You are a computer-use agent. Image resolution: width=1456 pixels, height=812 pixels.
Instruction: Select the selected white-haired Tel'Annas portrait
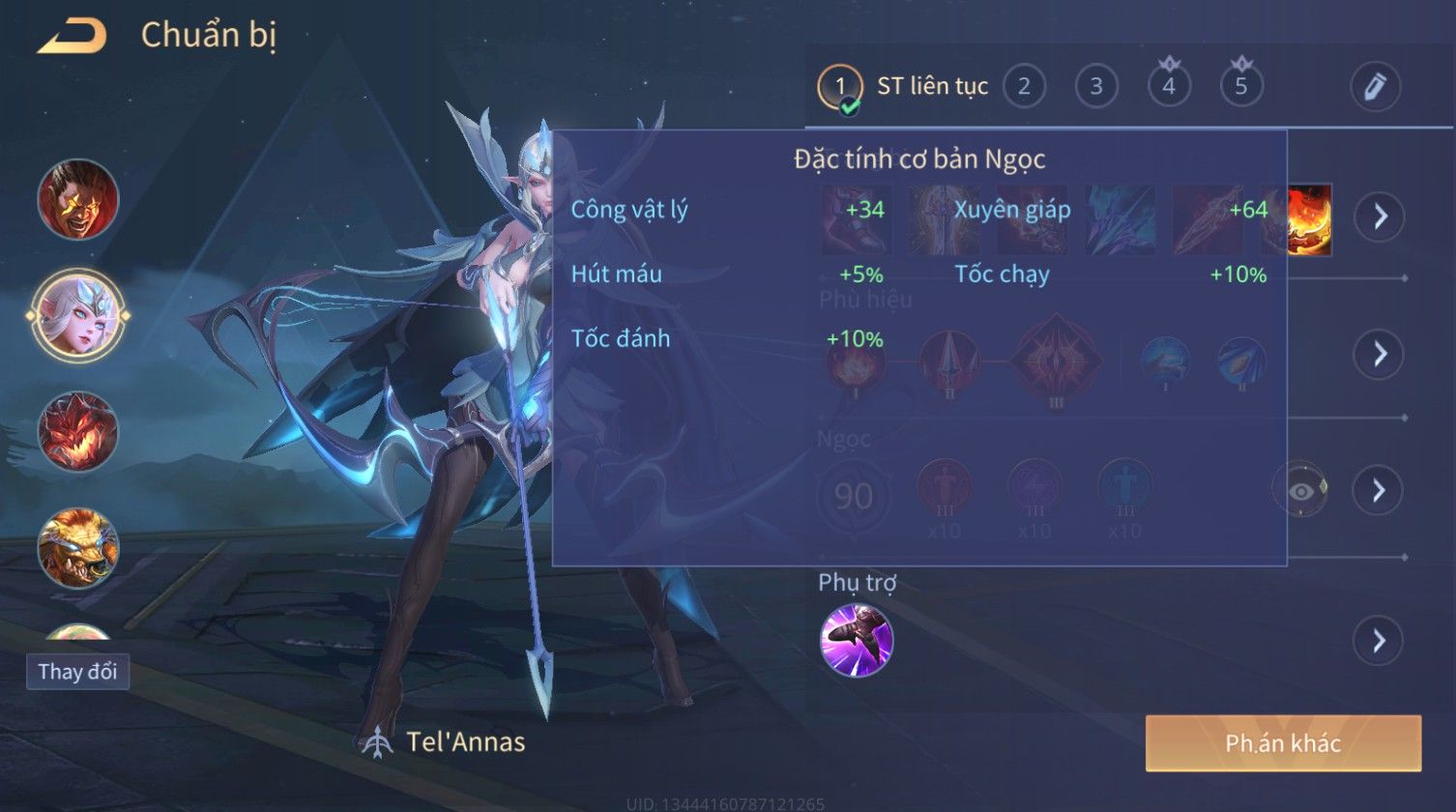[x=78, y=315]
